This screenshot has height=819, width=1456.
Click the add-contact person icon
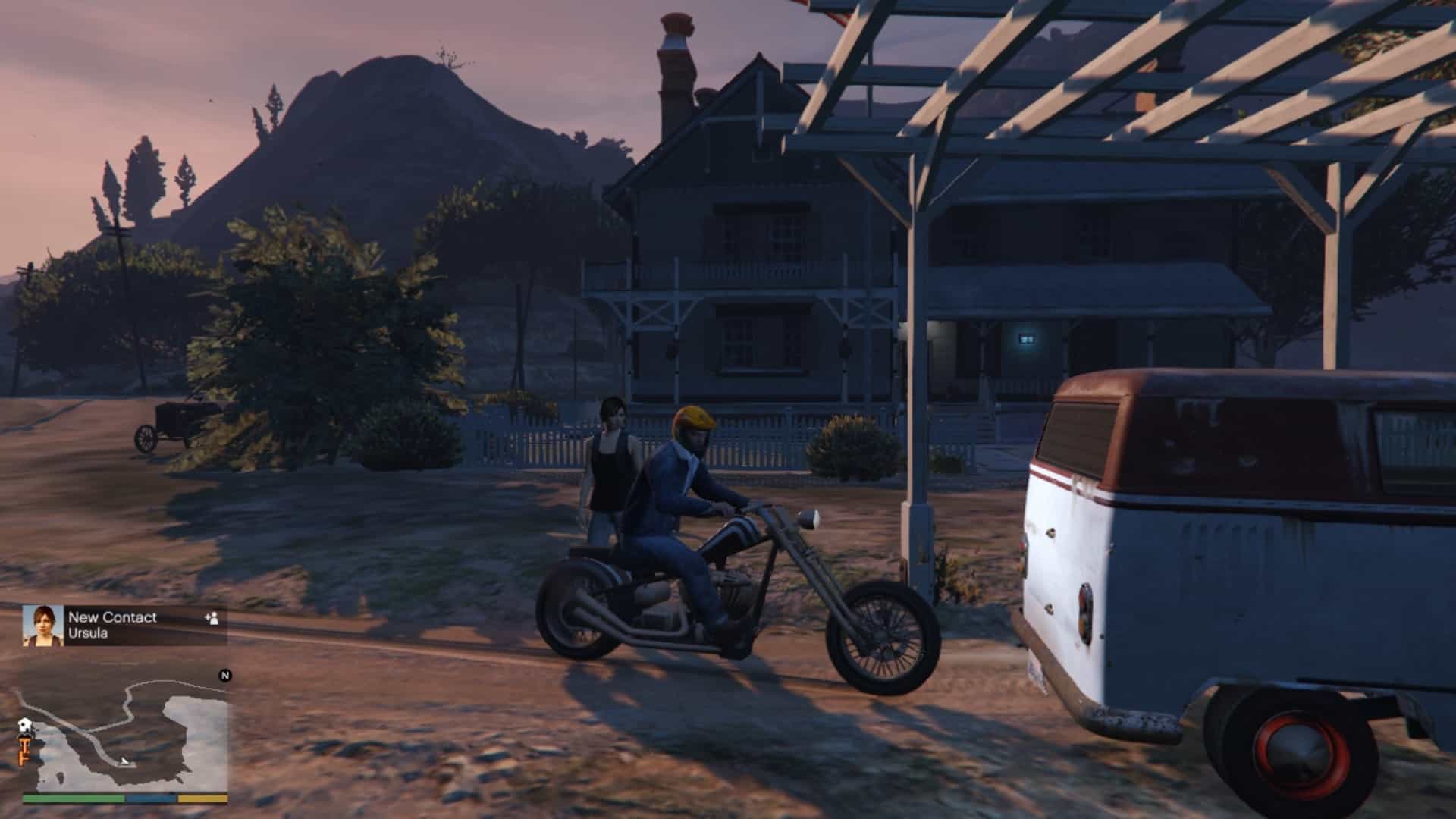pos(212,618)
